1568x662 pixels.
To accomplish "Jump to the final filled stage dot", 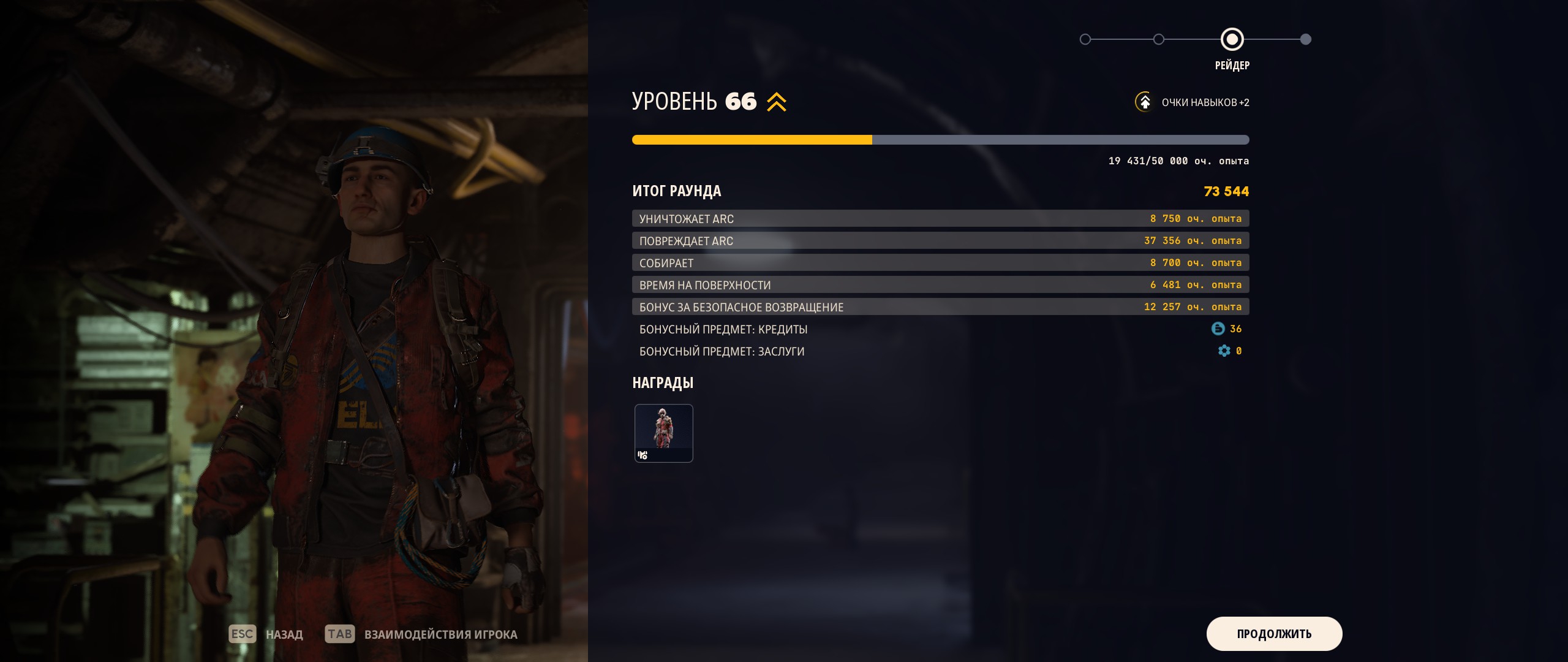I will tap(1305, 39).
